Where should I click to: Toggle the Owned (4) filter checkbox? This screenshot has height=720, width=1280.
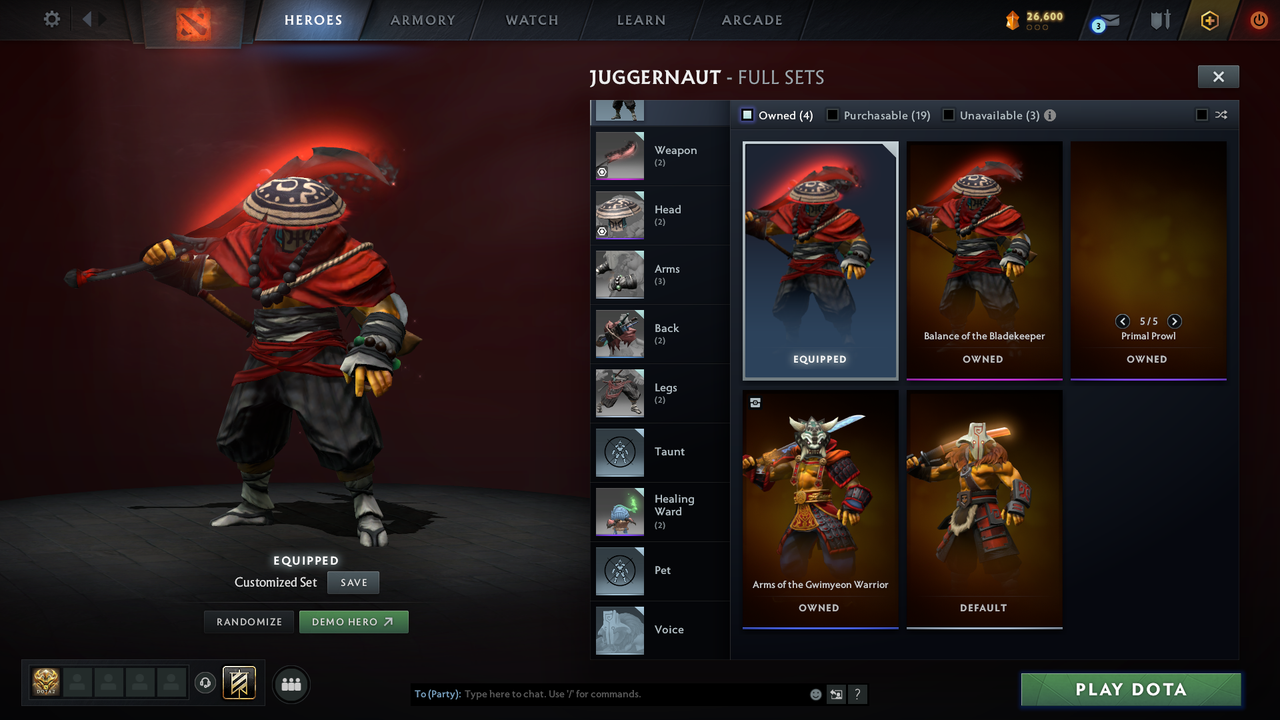[x=746, y=115]
